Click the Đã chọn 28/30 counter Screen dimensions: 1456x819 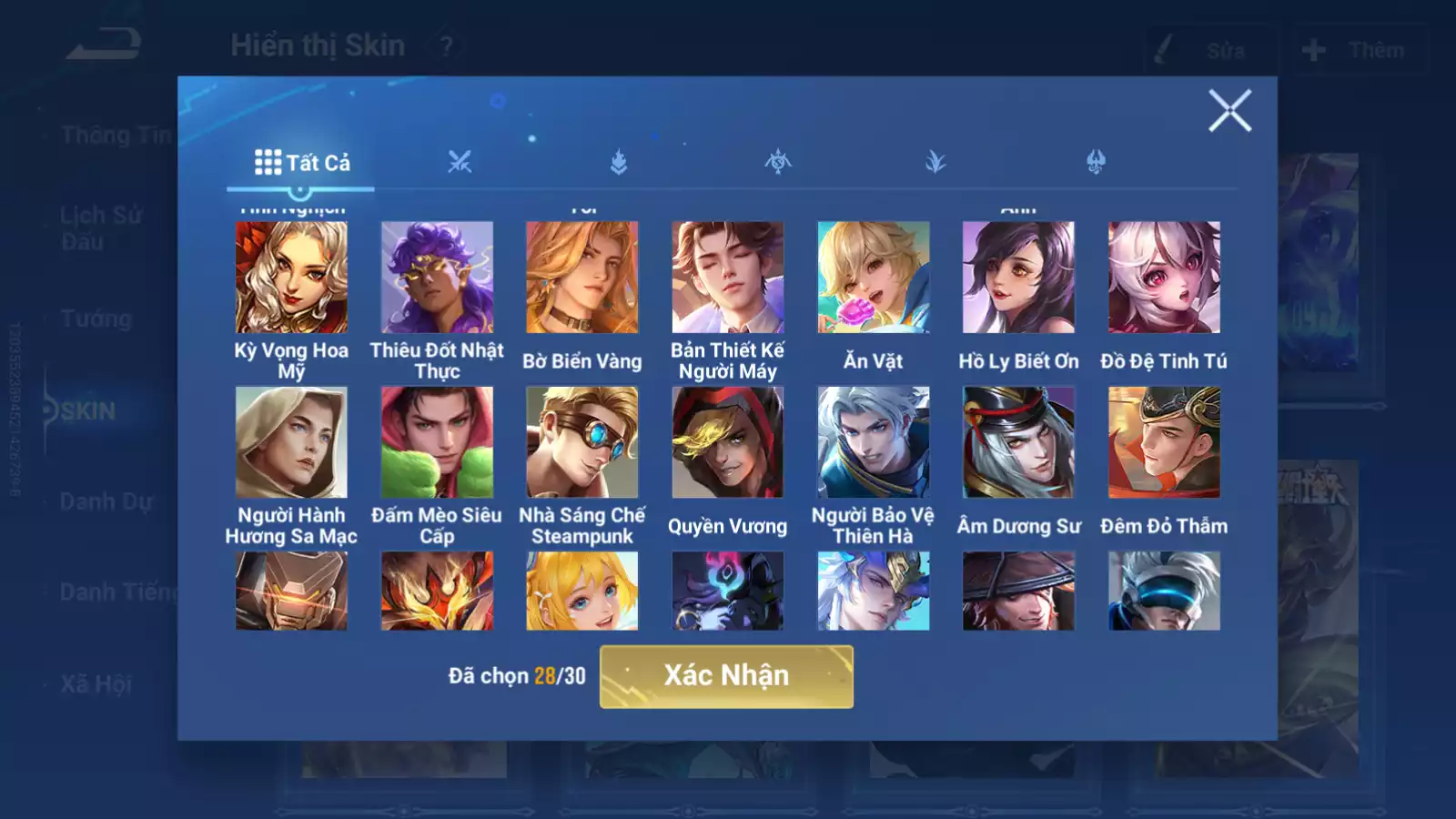(517, 673)
